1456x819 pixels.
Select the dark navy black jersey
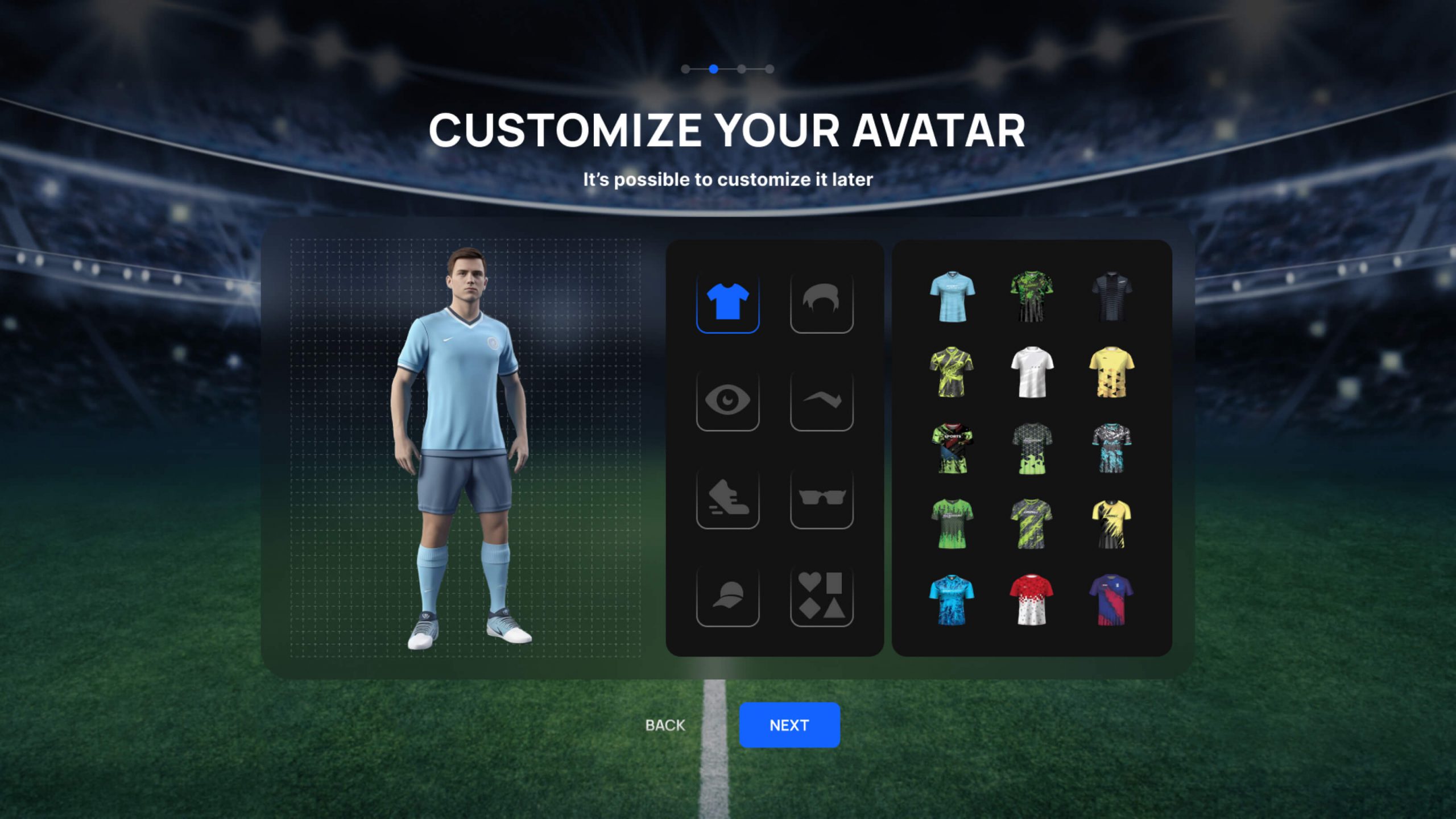tap(1111, 296)
